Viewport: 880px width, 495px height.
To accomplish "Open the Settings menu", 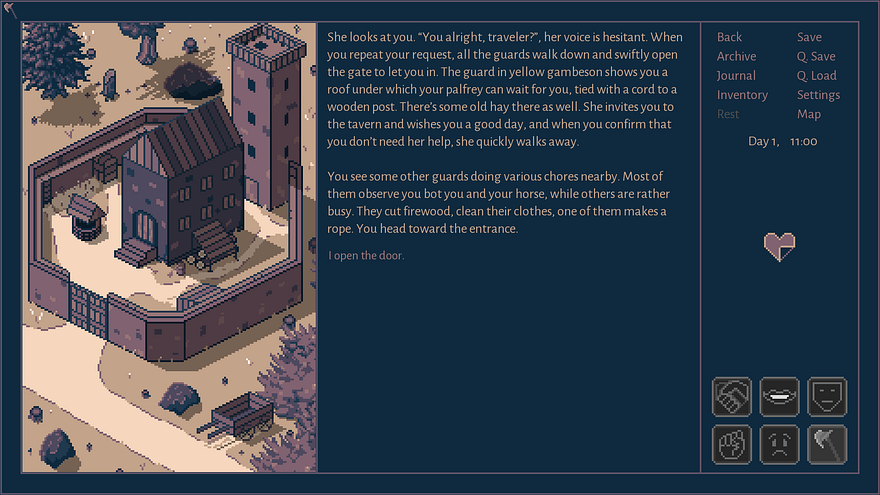I will click(x=818, y=95).
